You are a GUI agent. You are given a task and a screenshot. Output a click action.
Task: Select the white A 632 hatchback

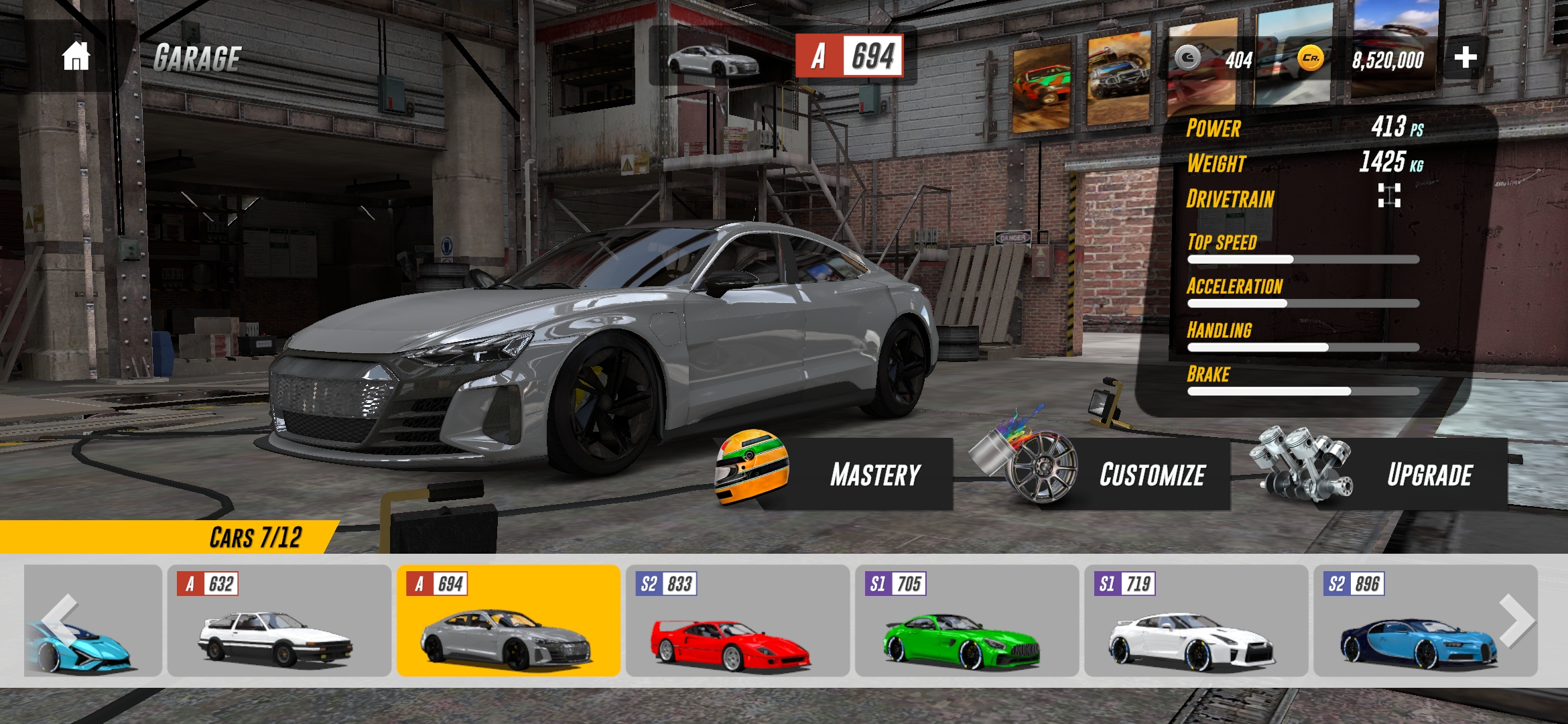279,621
